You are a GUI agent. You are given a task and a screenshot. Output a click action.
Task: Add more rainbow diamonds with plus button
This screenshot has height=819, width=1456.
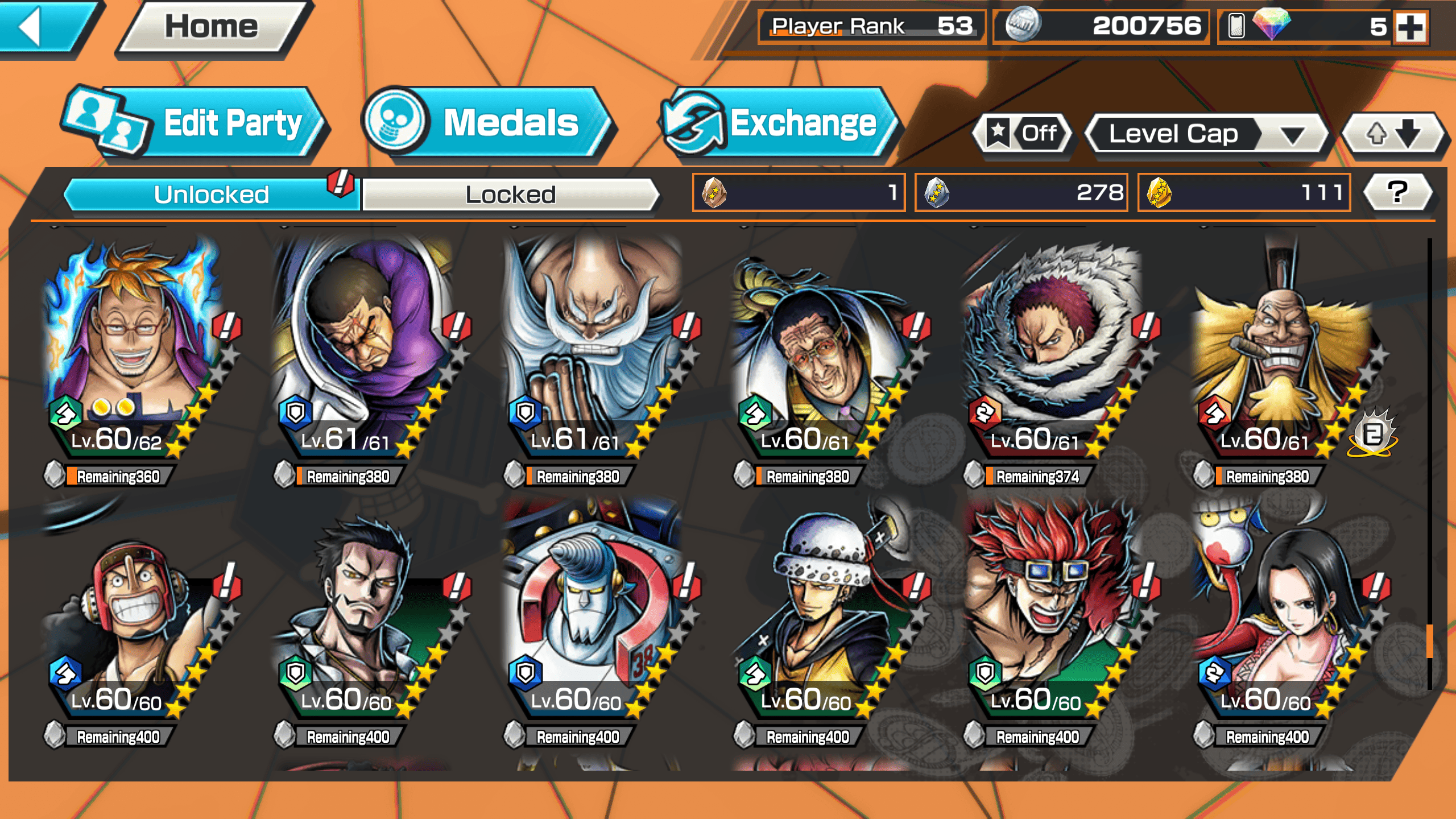(x=1412, y=27)
